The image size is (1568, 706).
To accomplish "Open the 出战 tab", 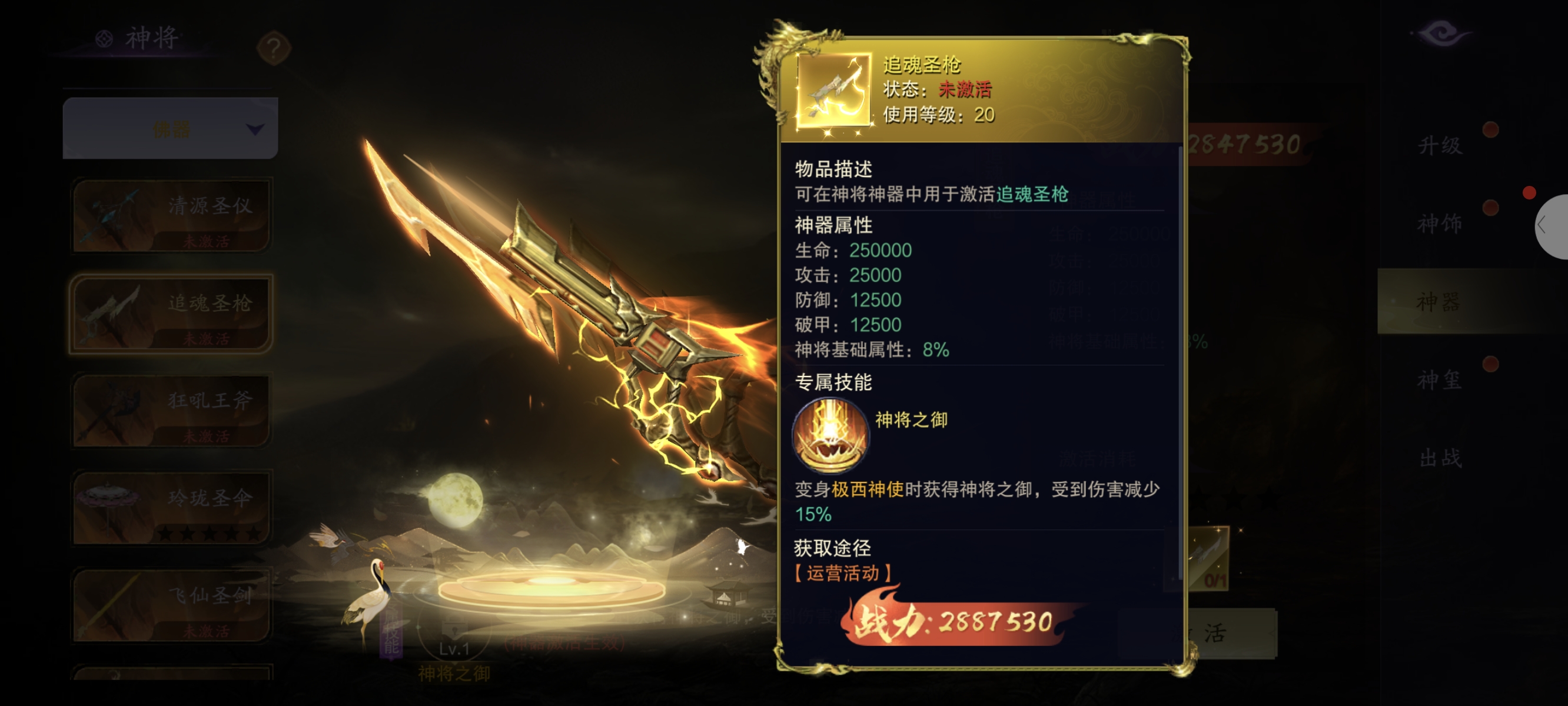I will pyautogui.click(x=1439, y=458).
